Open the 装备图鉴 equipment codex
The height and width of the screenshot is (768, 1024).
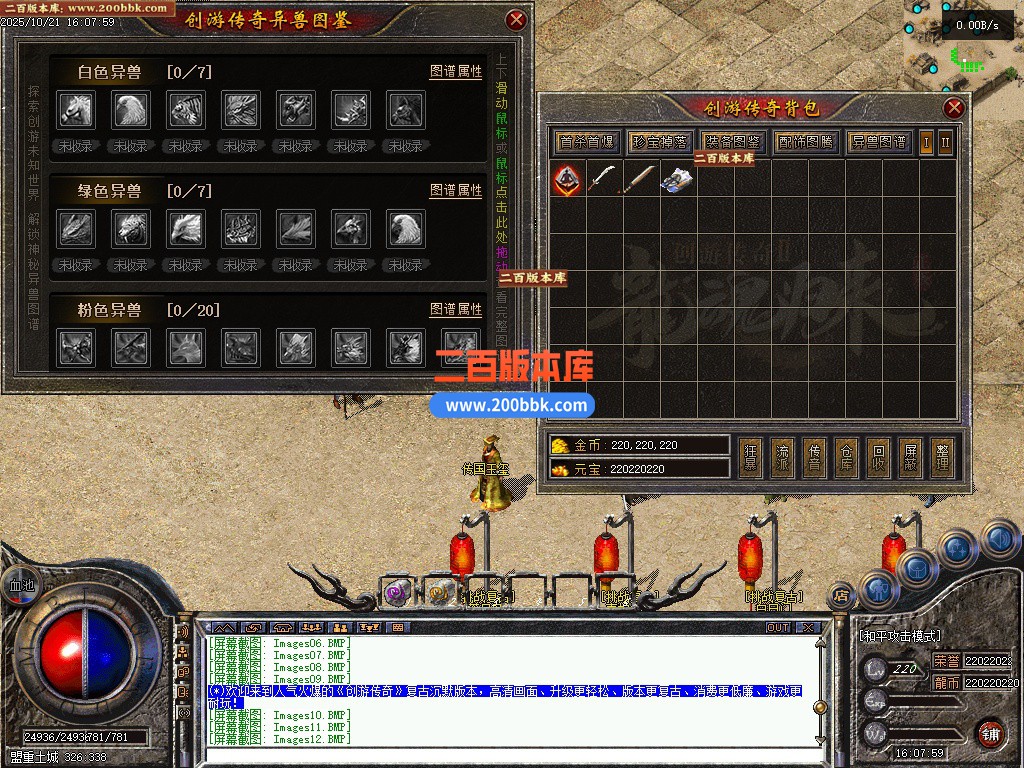click(x=733, y=142)
